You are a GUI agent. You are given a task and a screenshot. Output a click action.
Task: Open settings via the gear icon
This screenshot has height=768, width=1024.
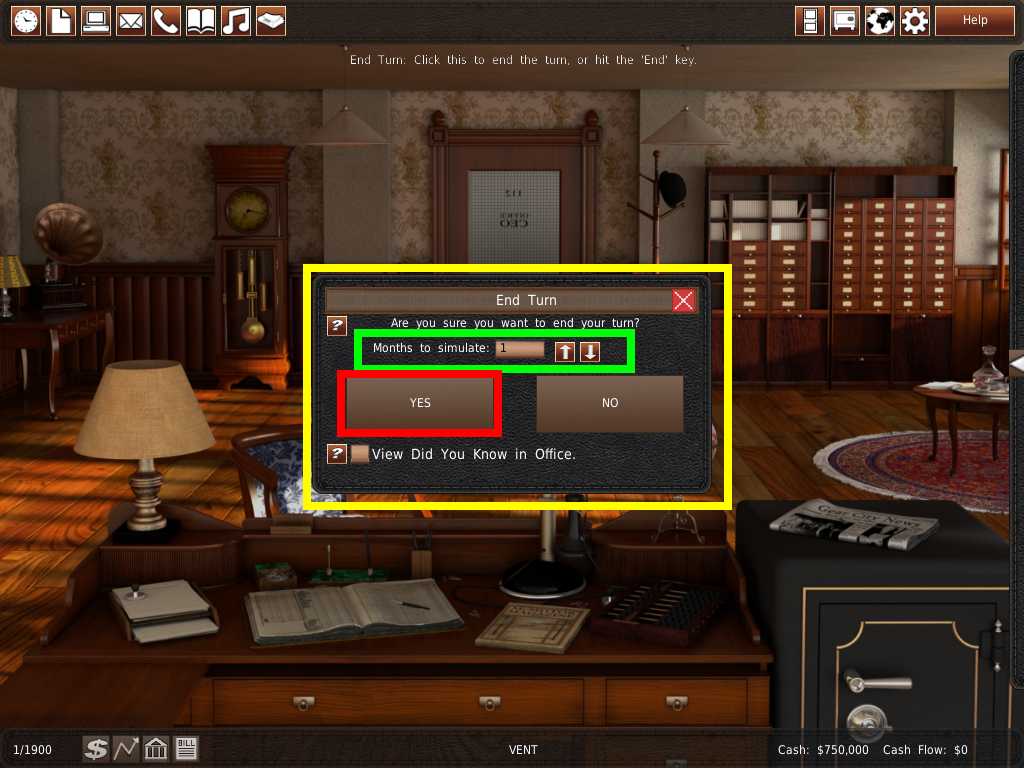(x=914, y=20)
